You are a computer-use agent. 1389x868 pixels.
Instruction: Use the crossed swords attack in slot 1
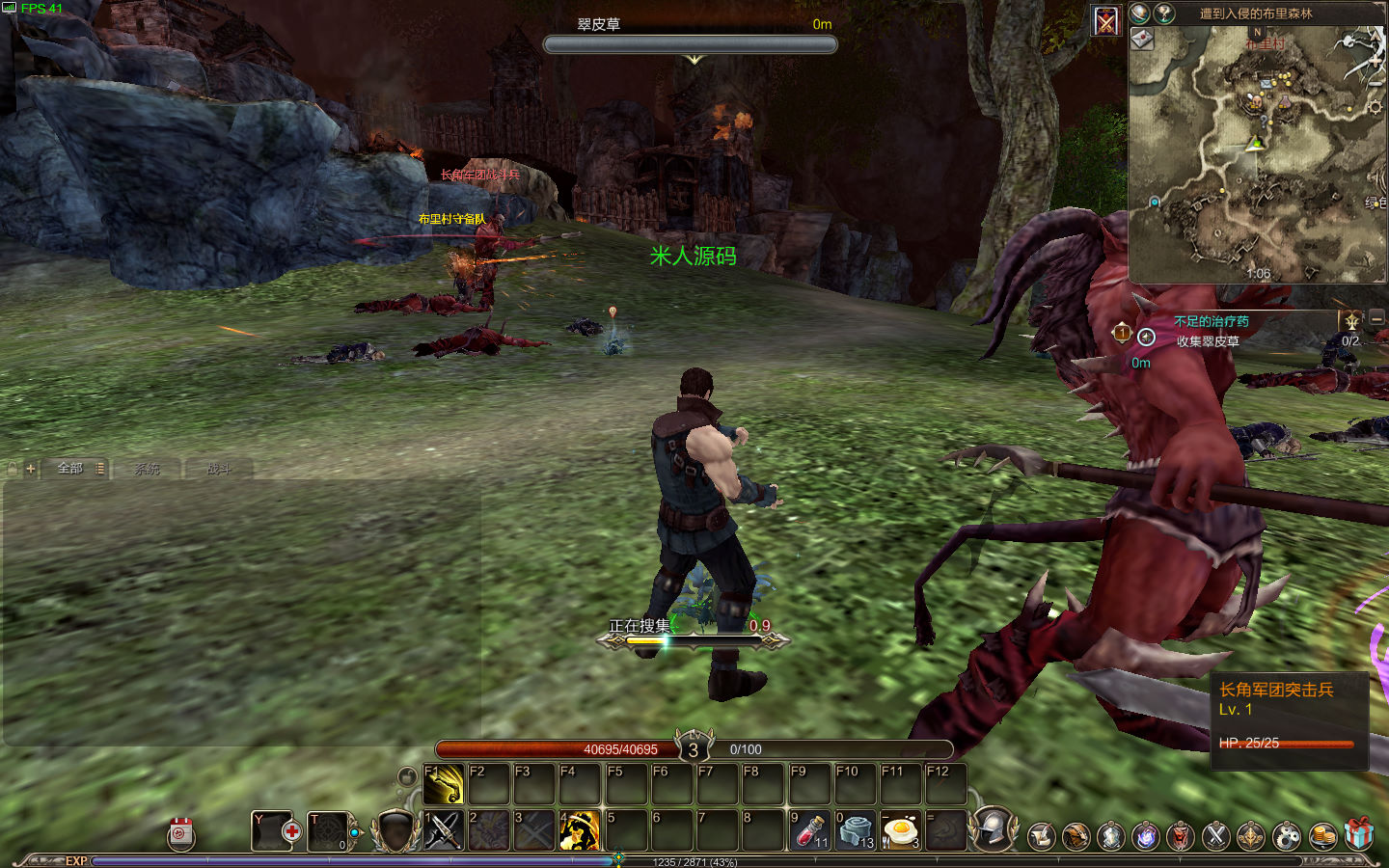click(x=443, y=830)
